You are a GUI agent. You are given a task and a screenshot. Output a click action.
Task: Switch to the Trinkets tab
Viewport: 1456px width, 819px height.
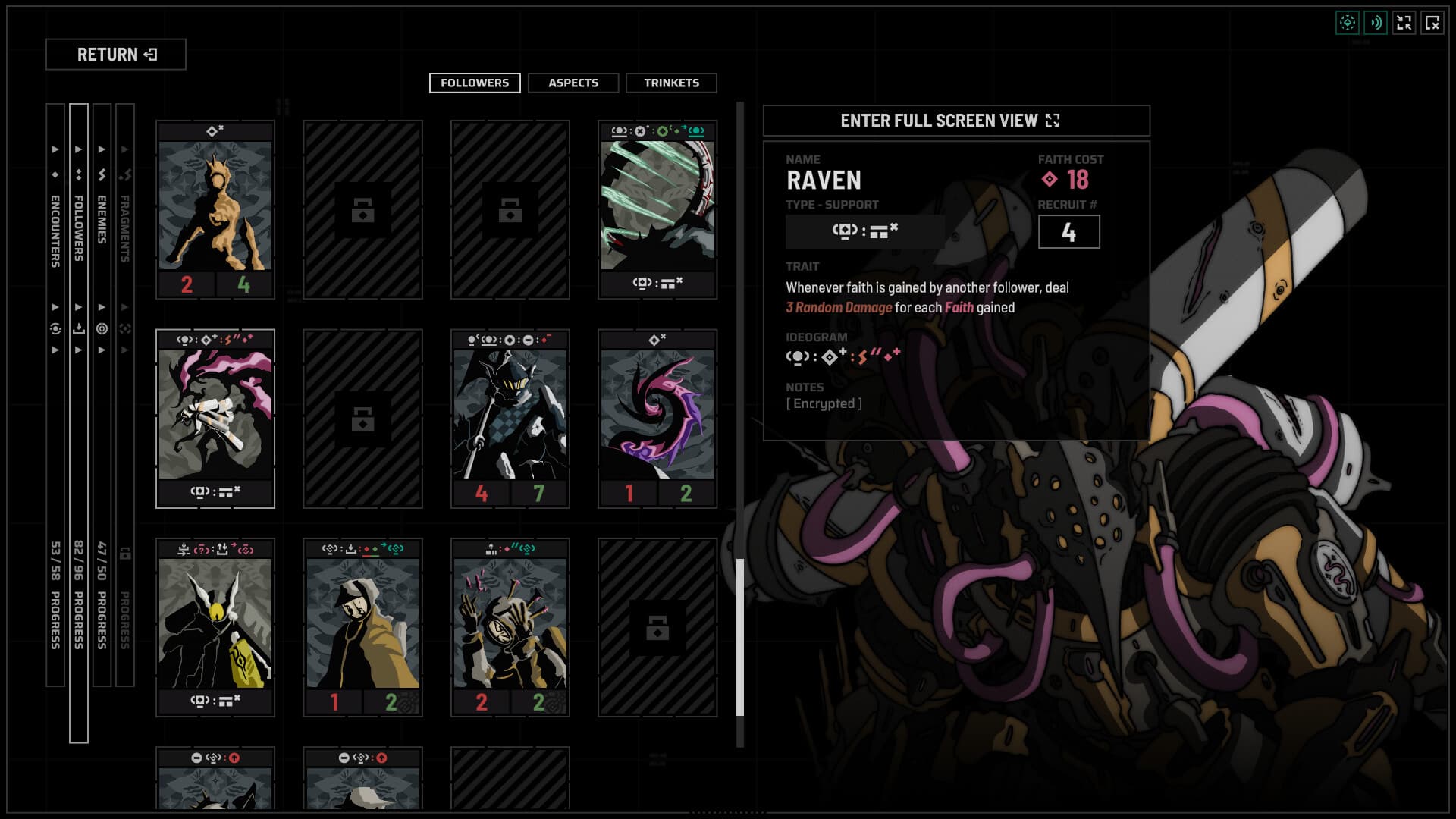(x=671, y=83)
